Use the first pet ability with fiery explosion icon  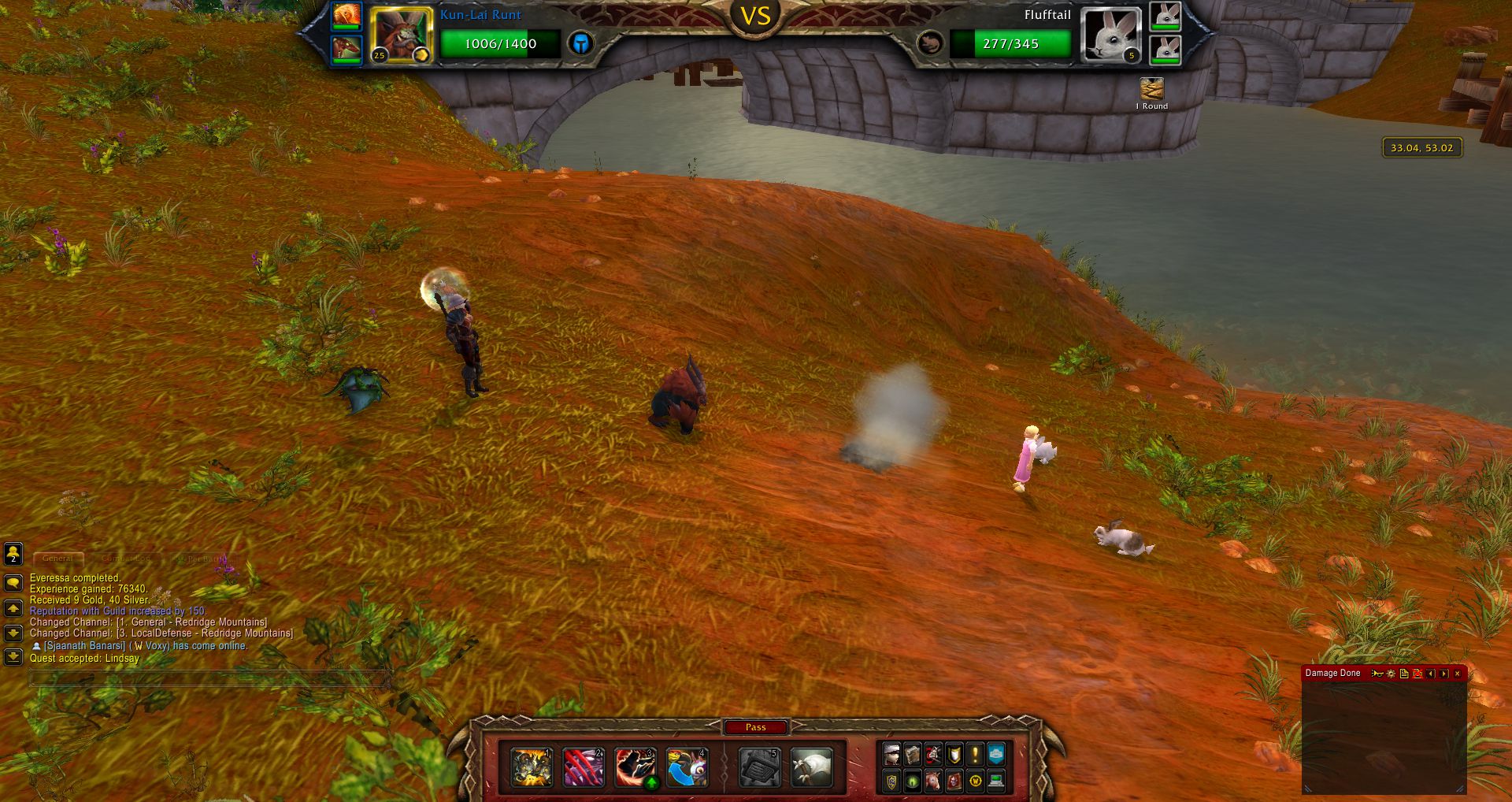[532, 768]
